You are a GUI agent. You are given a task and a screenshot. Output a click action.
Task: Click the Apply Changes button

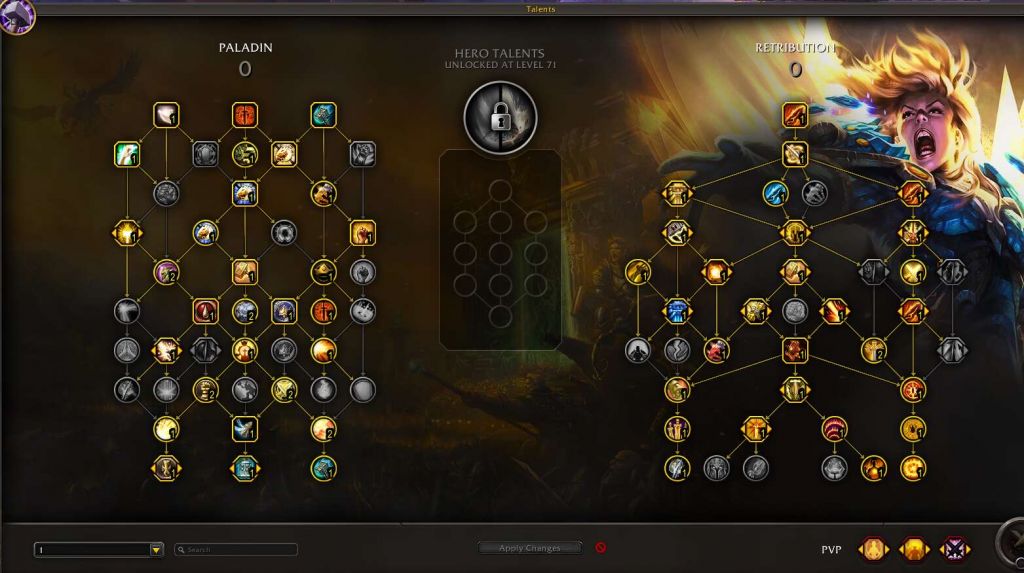coord(531,548)
